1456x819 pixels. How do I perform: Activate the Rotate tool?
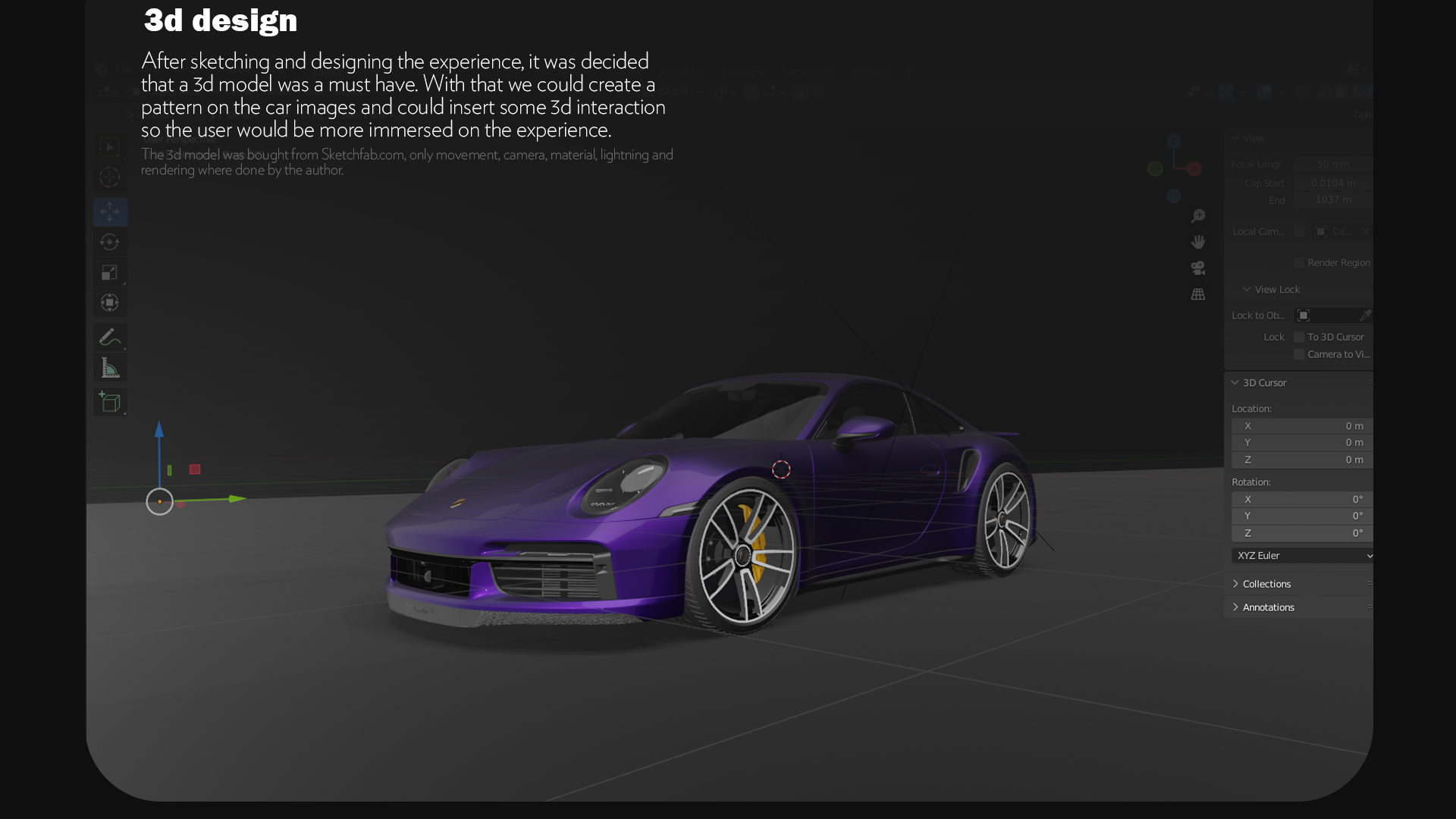(110, 242)
